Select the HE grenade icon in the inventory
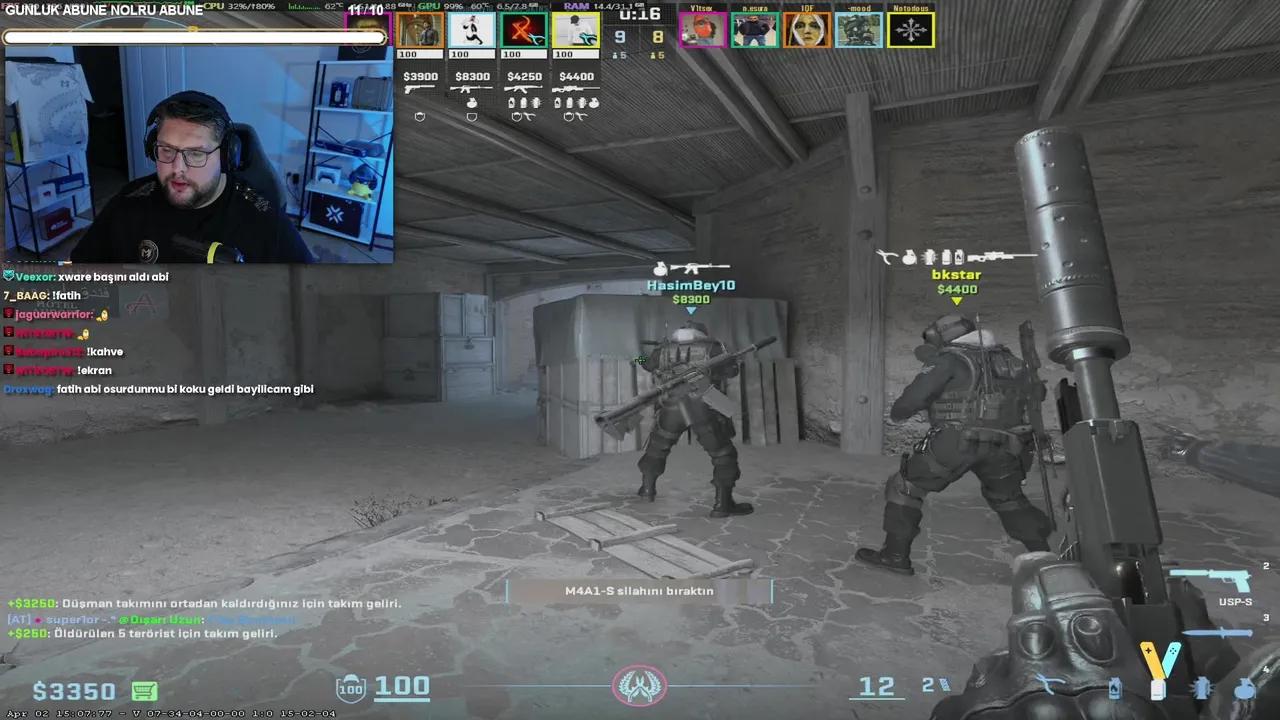 (1244, 688)
